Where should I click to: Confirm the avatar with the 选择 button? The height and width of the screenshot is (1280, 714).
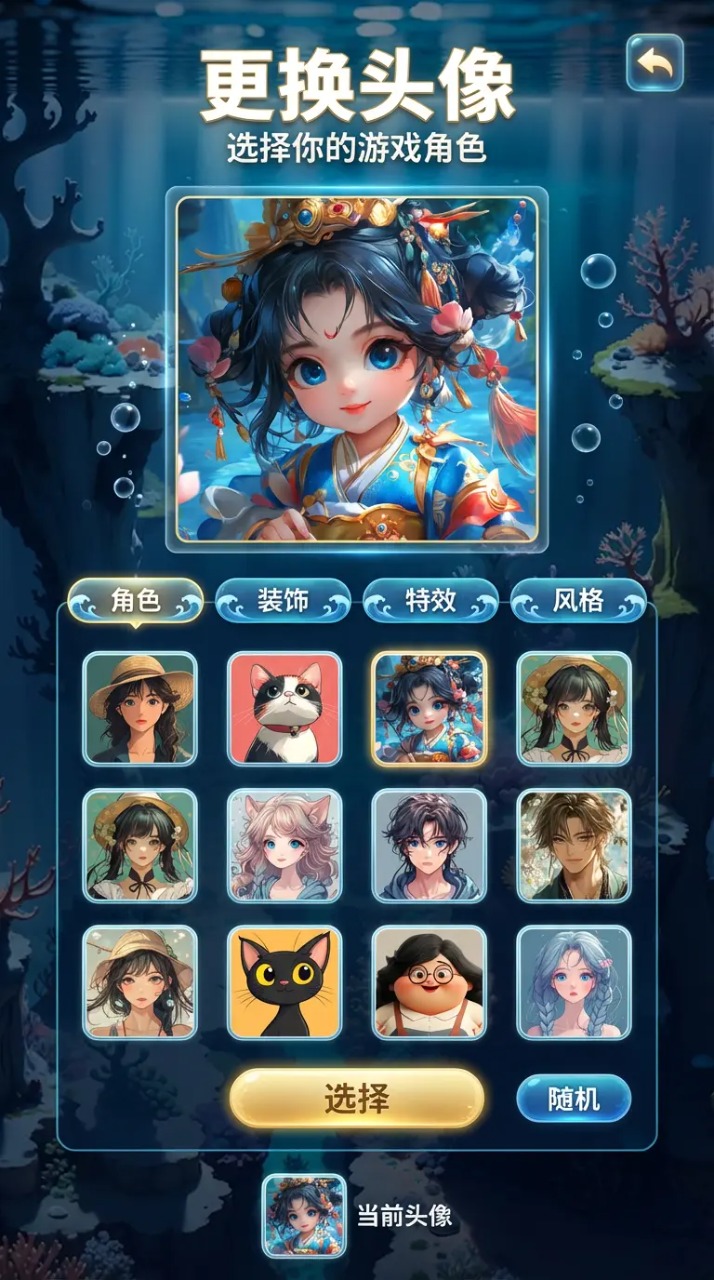357,1099
